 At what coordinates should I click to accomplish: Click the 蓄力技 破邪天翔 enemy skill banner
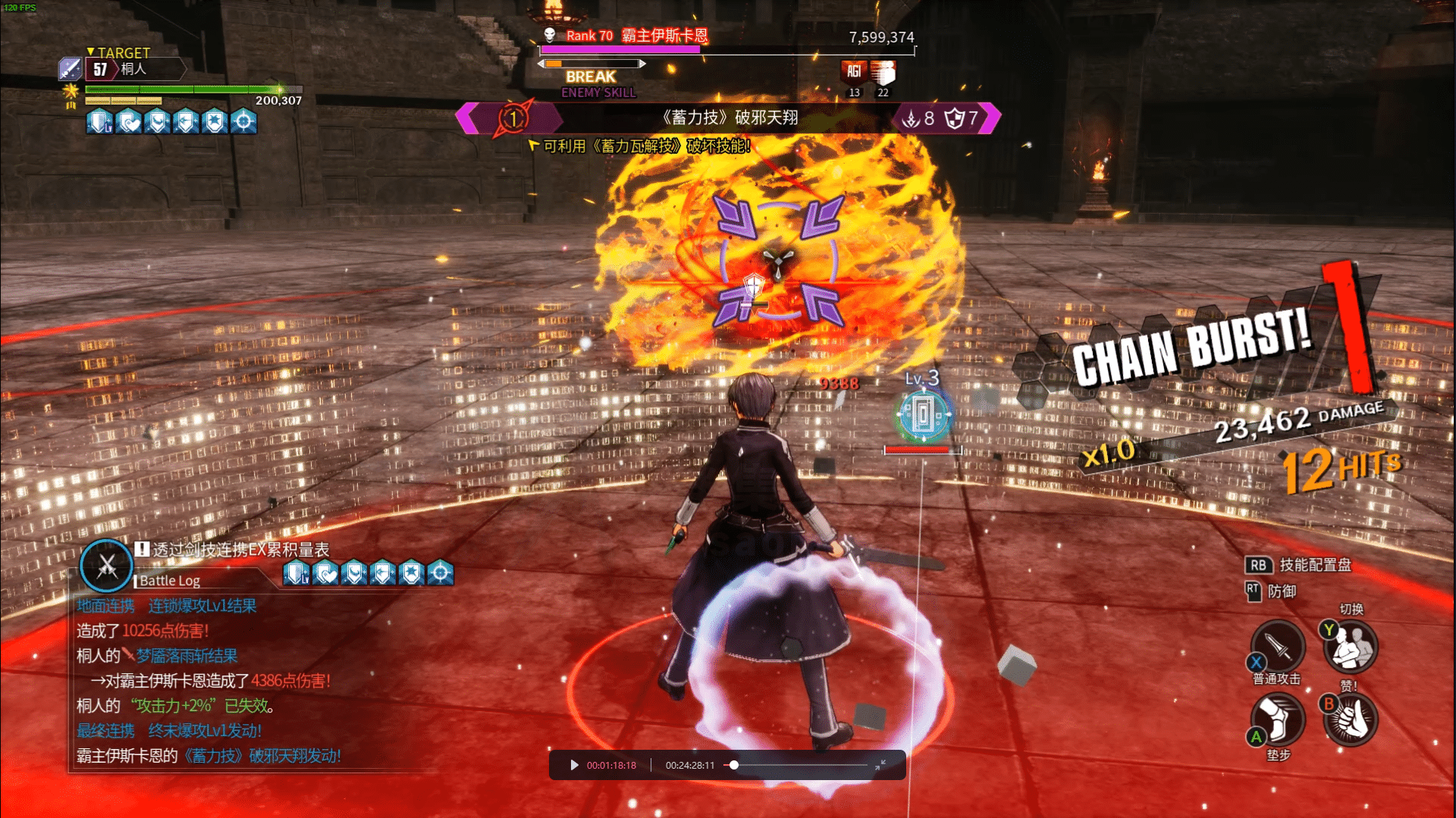coord(729,118)
